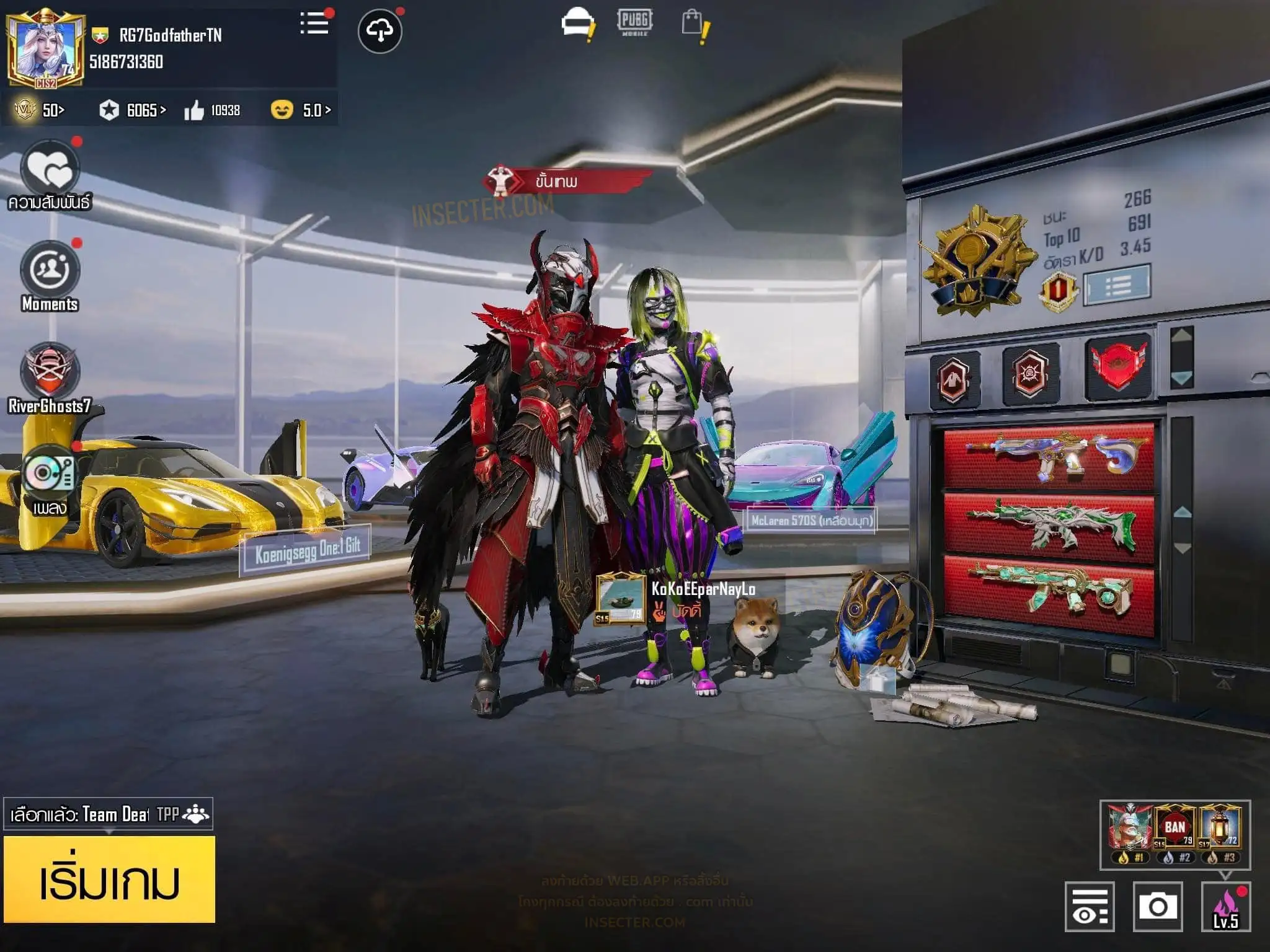
Task: Open the ความสัมพันธ์ relationship hearts icon
Action: coord(50,169)
